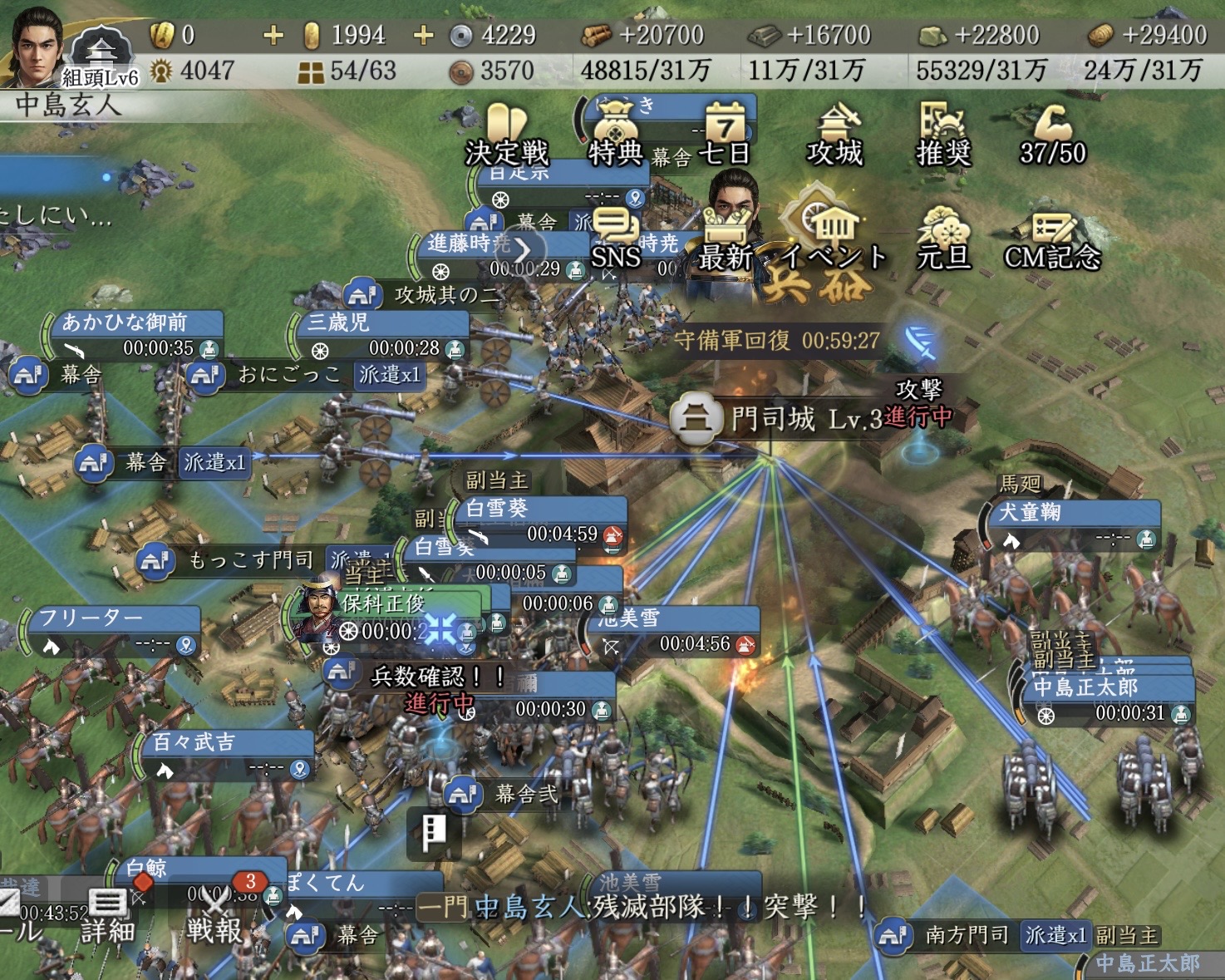Open the 特典 rewards money bag icon
The image size is (1225, 980).
coord(615,134)
